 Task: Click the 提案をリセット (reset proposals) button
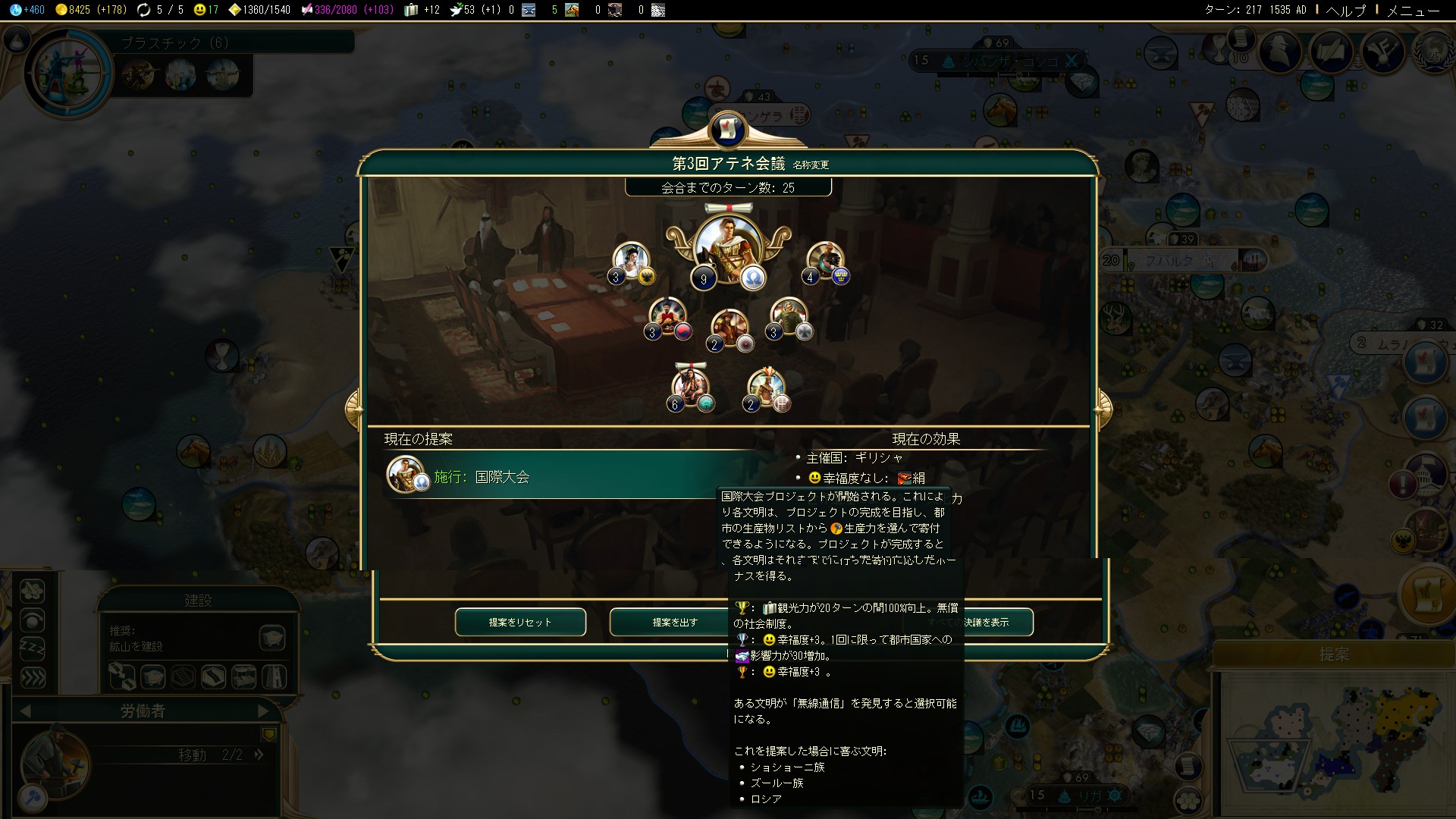[520, 622]
